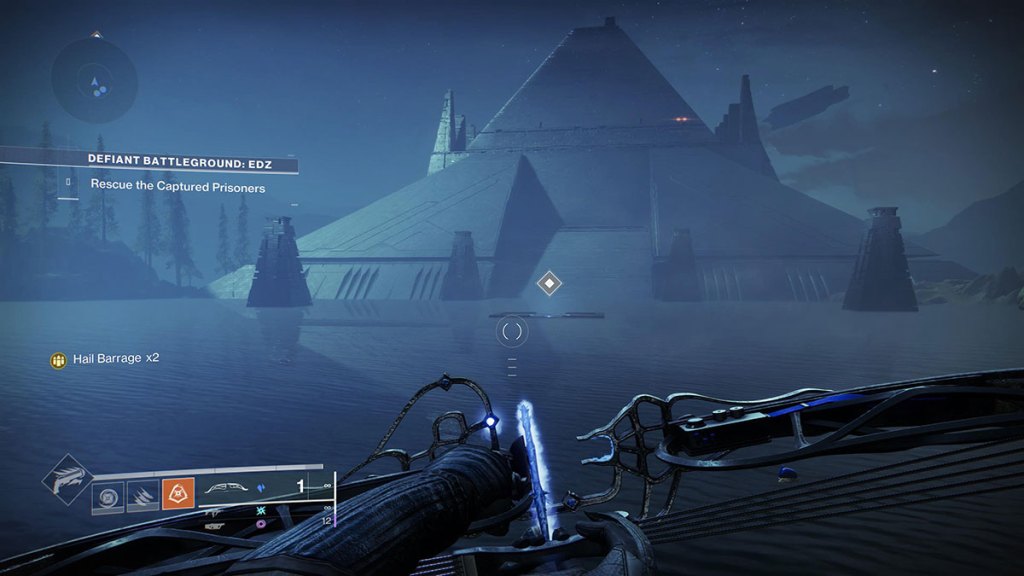Click the Hail Barrage buff icon

click(59, 359)
